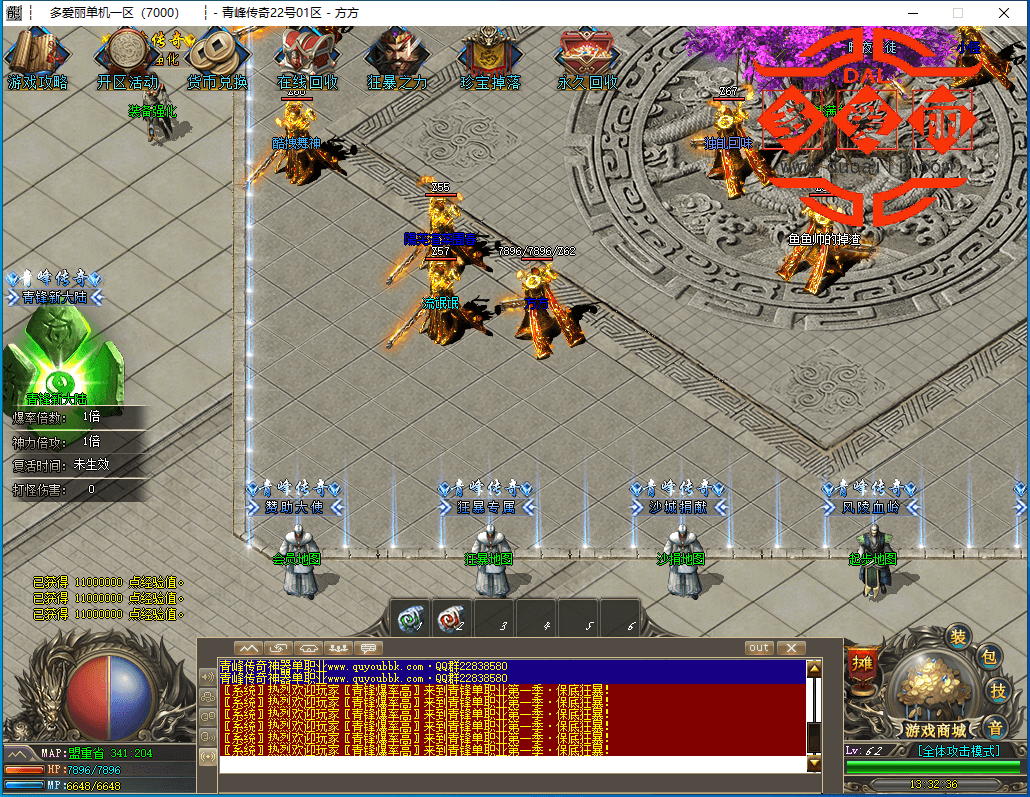The image size is (1030, 797).
Task: Click the white chat input field
Action: (x=512, y=764)
